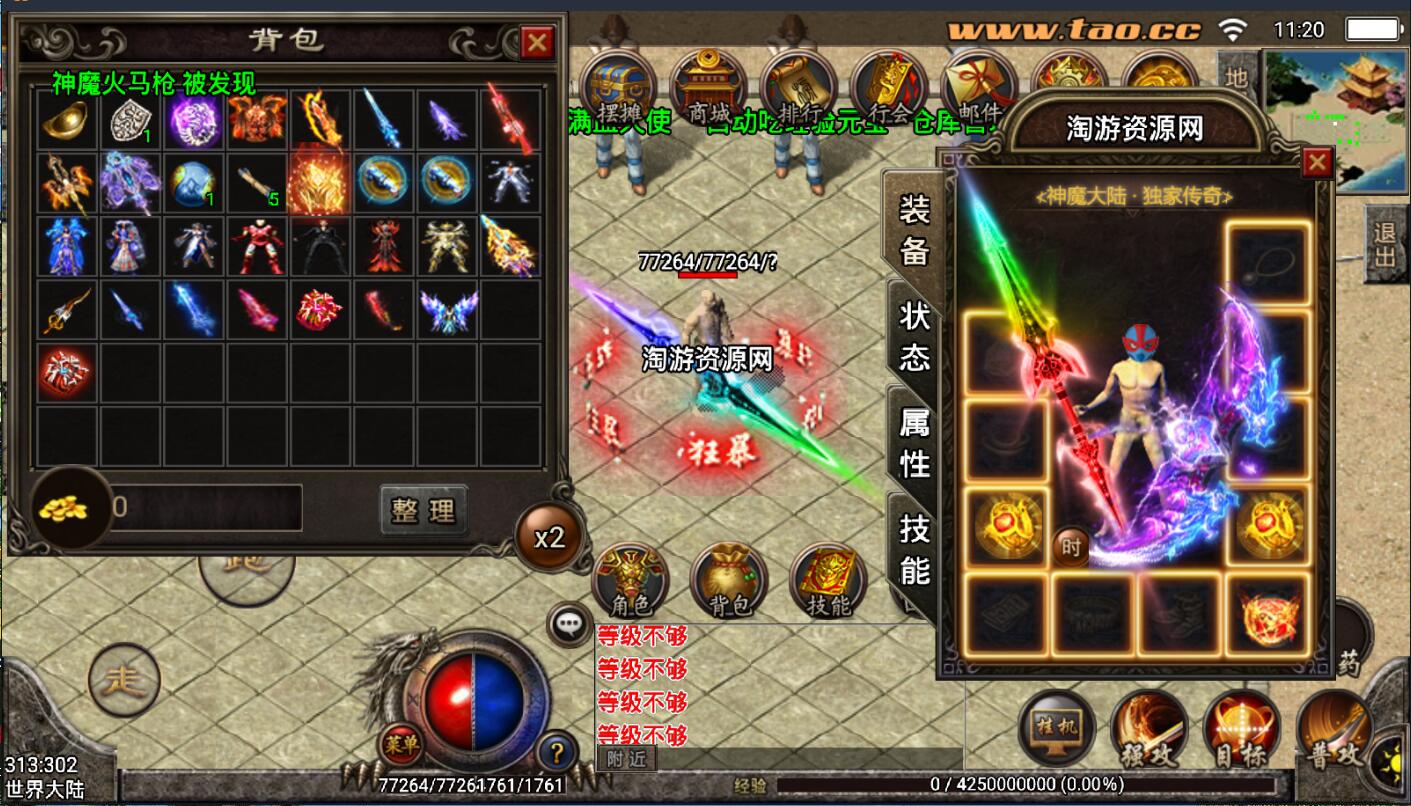Toggle the x2 speed button
1411x806 pixels.
pos(549,538)
